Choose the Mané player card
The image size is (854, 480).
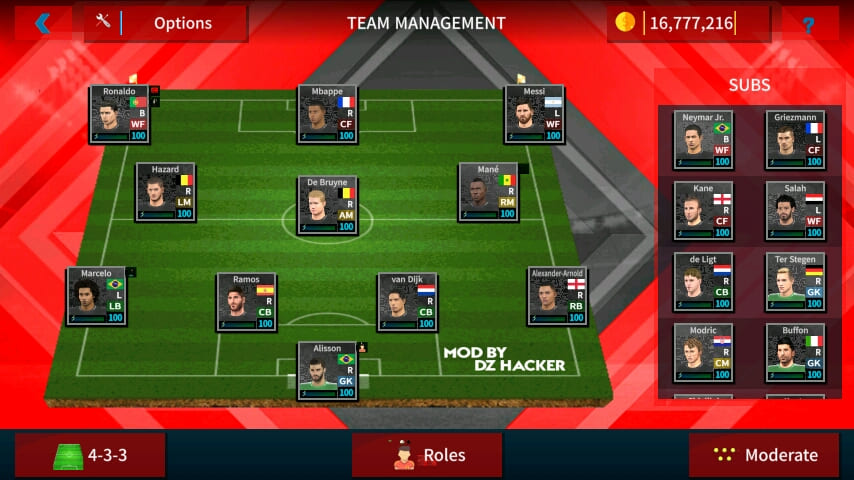pos(488,192)
